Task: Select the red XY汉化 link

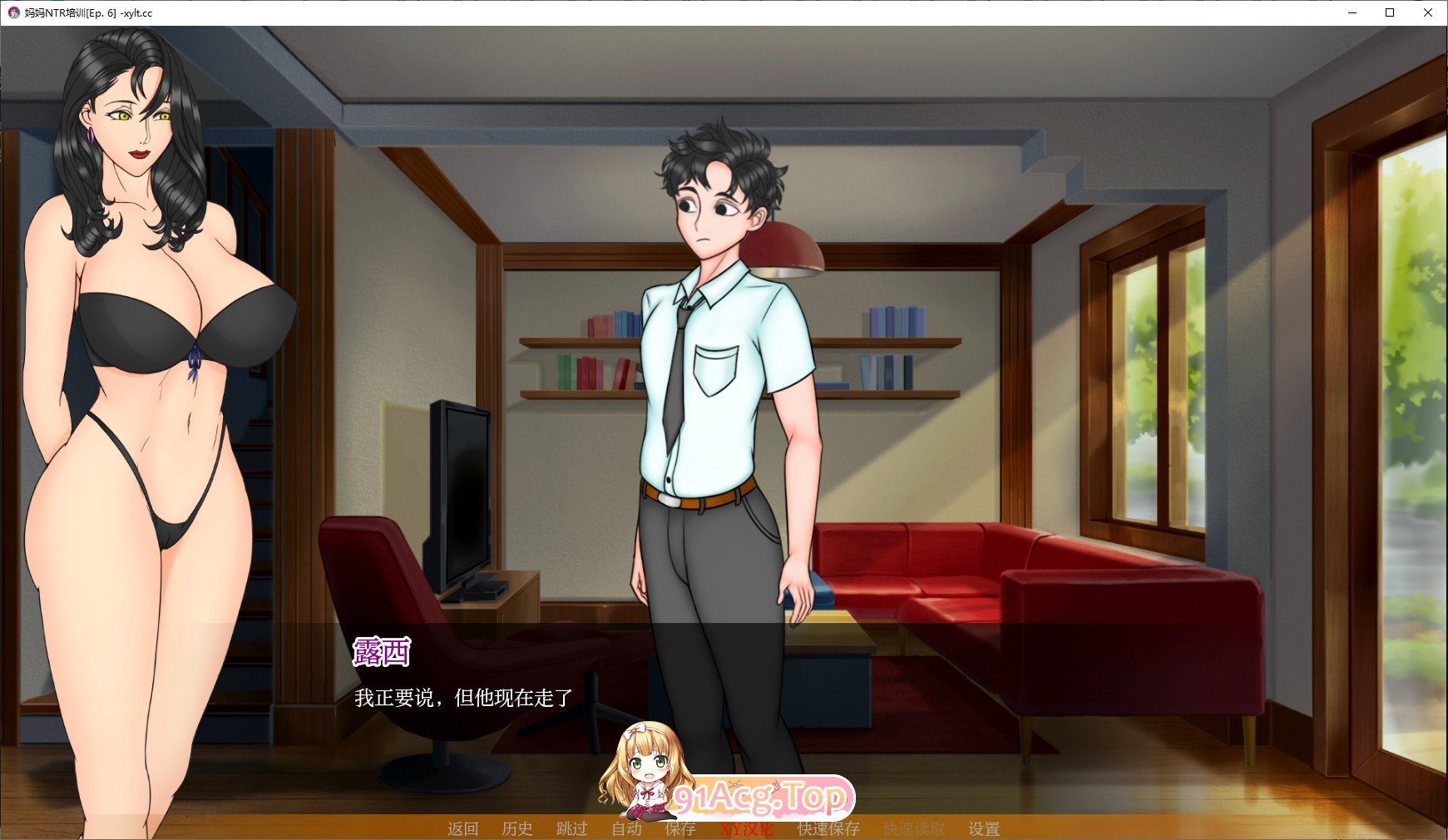Action: [746, 828]
